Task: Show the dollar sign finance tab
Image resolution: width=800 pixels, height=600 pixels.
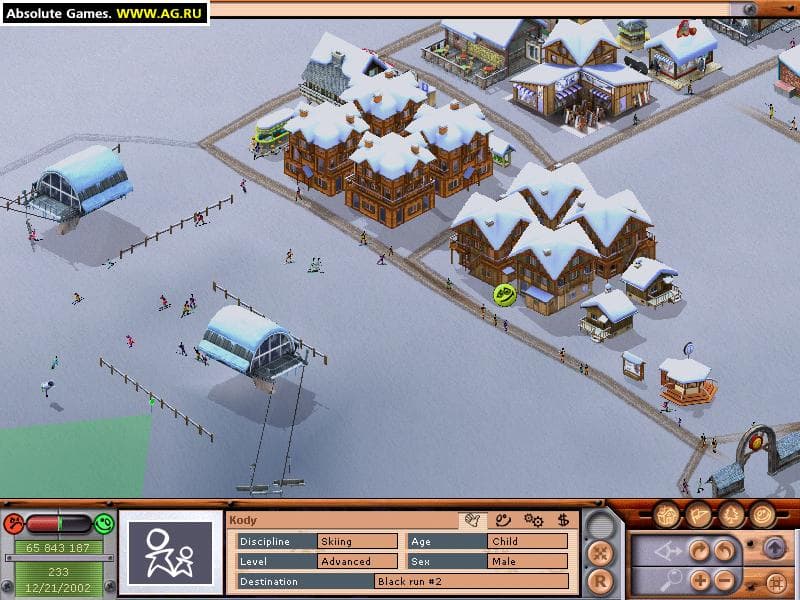Action: 563,520
